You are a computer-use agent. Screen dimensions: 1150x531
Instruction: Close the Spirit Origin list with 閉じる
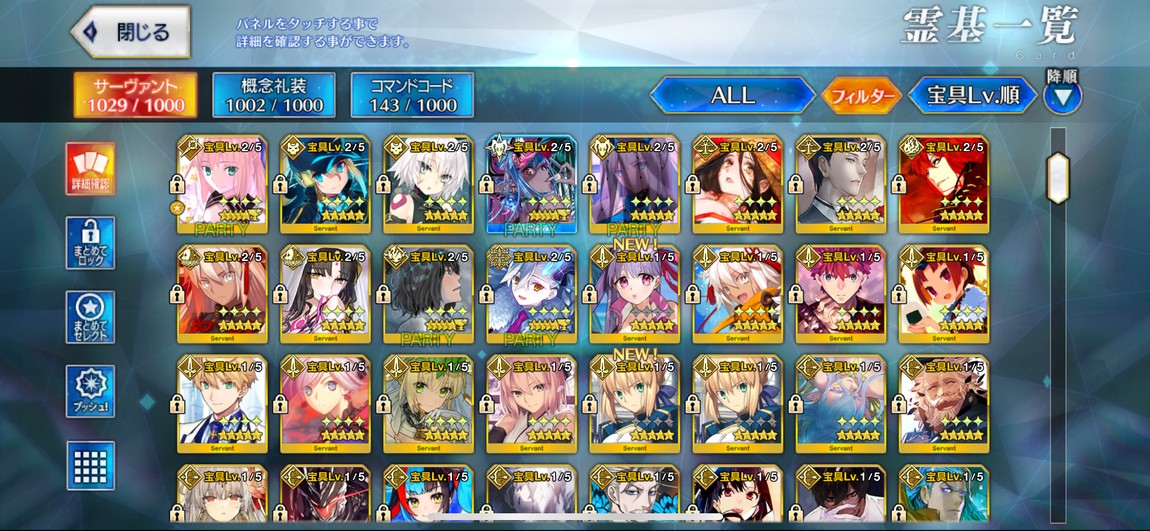tap(131, 32)
